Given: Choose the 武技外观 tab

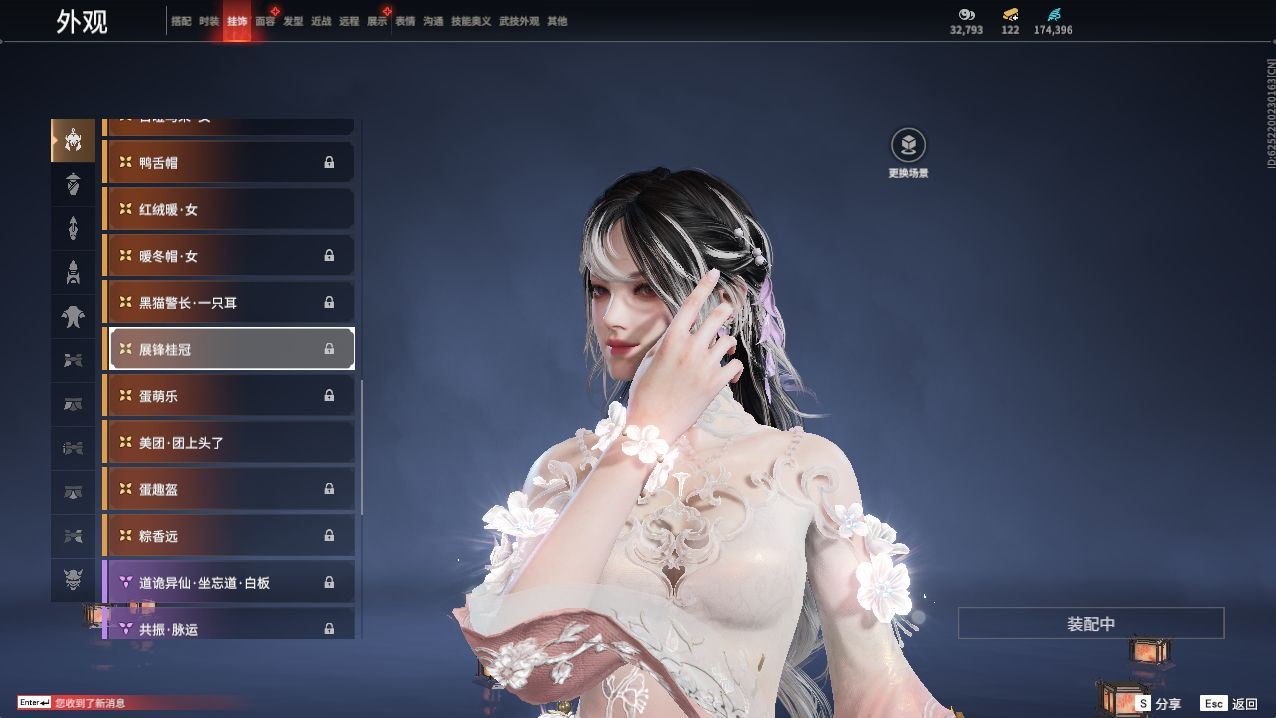Looking at the screenshot, I should [519, 21].
